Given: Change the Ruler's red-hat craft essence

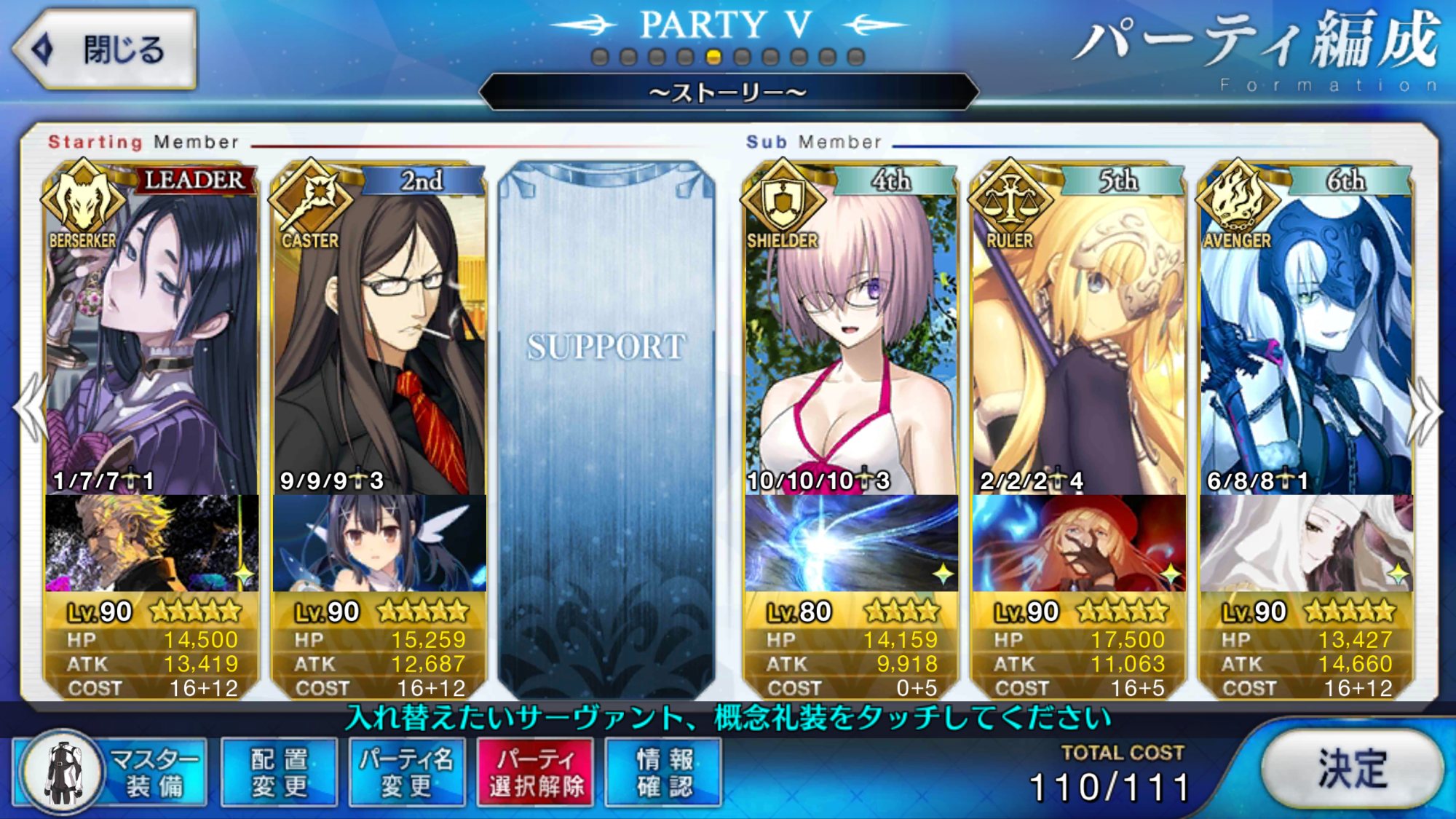Looking at the screenshot, I should (1078, 543).
